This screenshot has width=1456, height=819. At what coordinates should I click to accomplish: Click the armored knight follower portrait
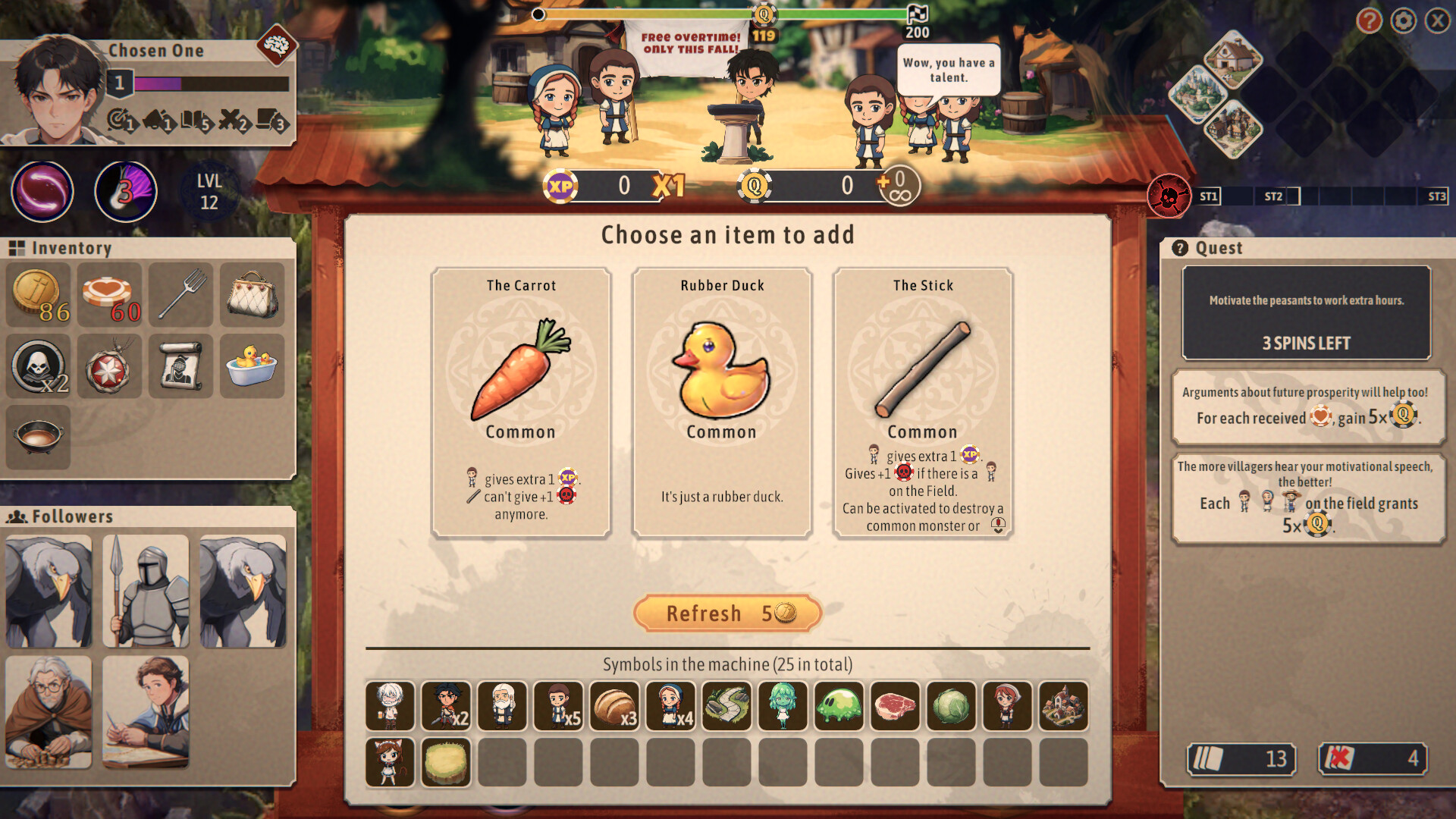click(x=146, y=591)
